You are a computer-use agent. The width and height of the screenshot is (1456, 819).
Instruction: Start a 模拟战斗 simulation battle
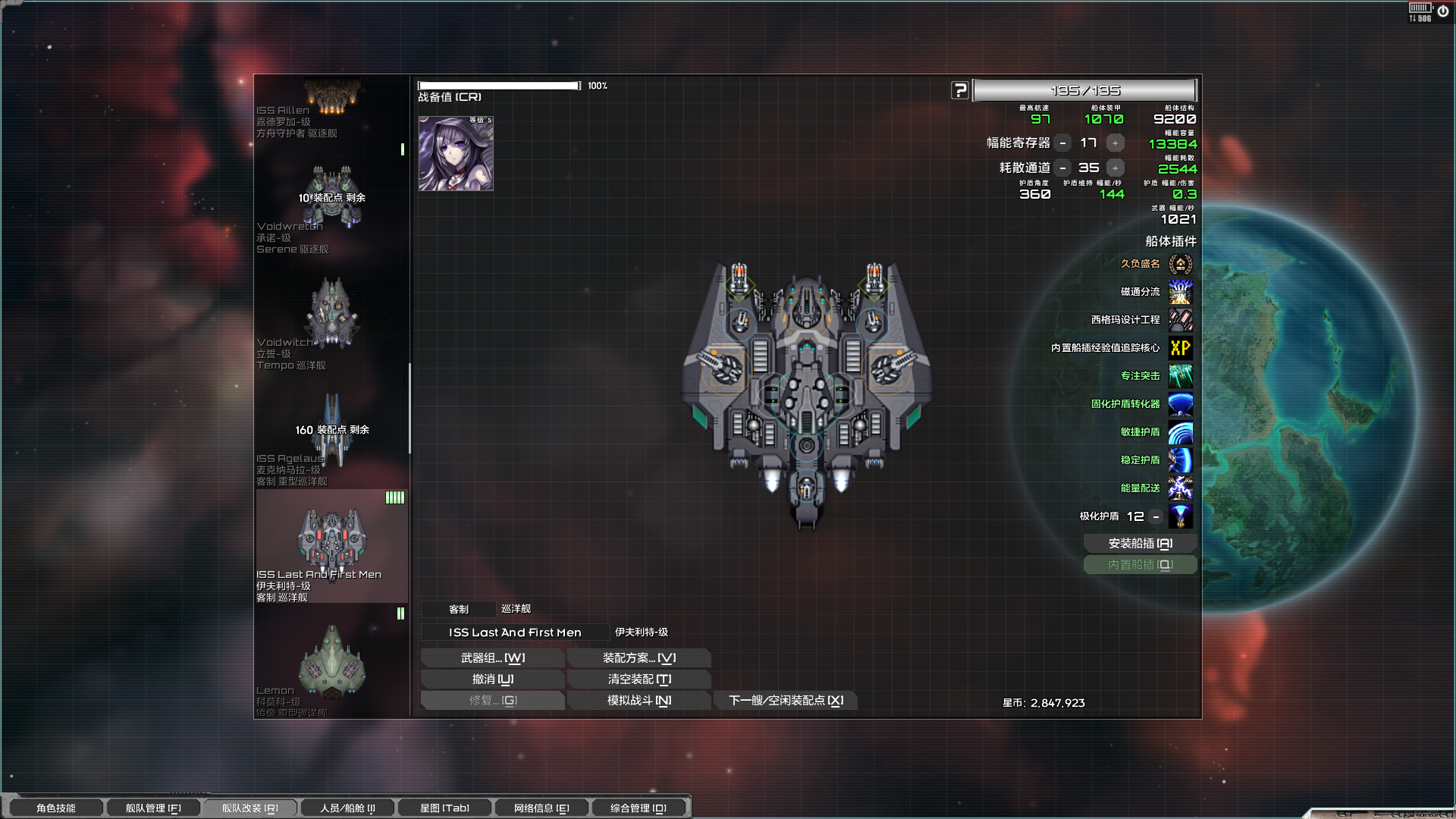(639, 701)
